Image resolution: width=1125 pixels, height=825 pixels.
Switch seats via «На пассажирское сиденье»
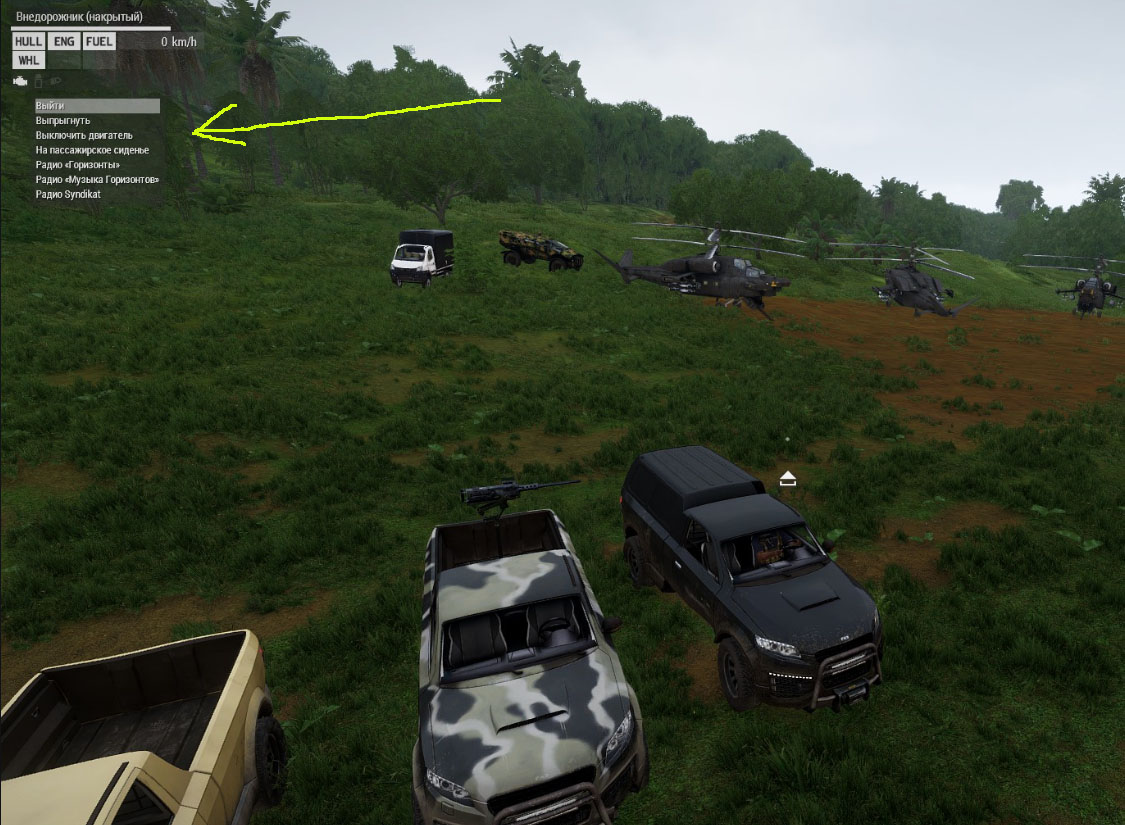pyautogui.click(x=92, y=150)
